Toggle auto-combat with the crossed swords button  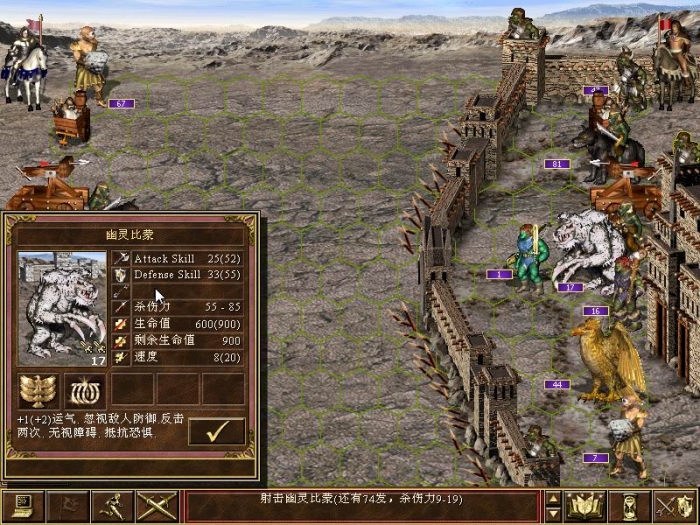[158, 506]
